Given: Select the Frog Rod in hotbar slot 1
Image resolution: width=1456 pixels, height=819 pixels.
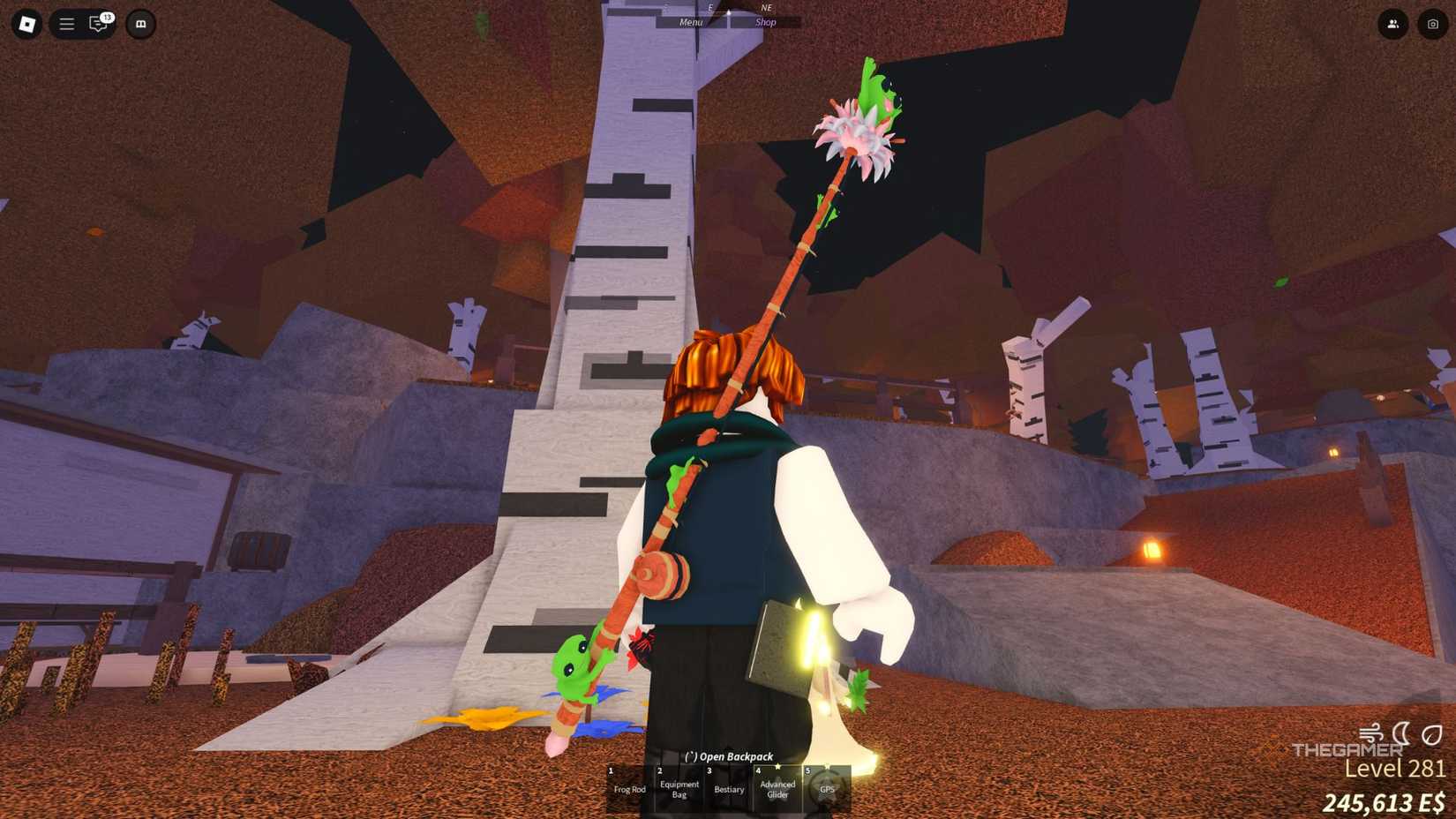Looking at the screenshot, I should (x=630, y=789).
